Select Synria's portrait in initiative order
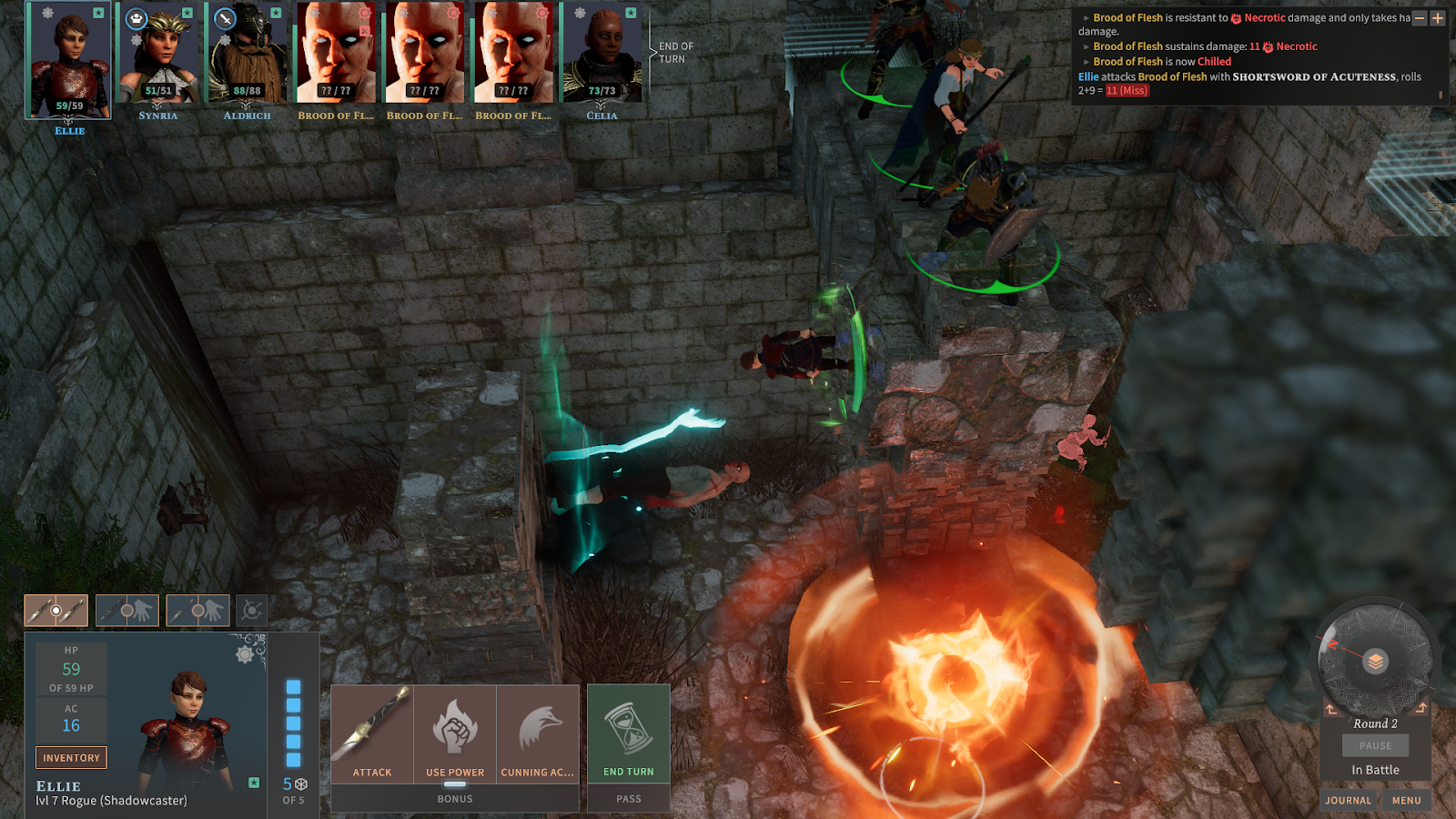This screenshot has height=819, width=1456. 158,55
